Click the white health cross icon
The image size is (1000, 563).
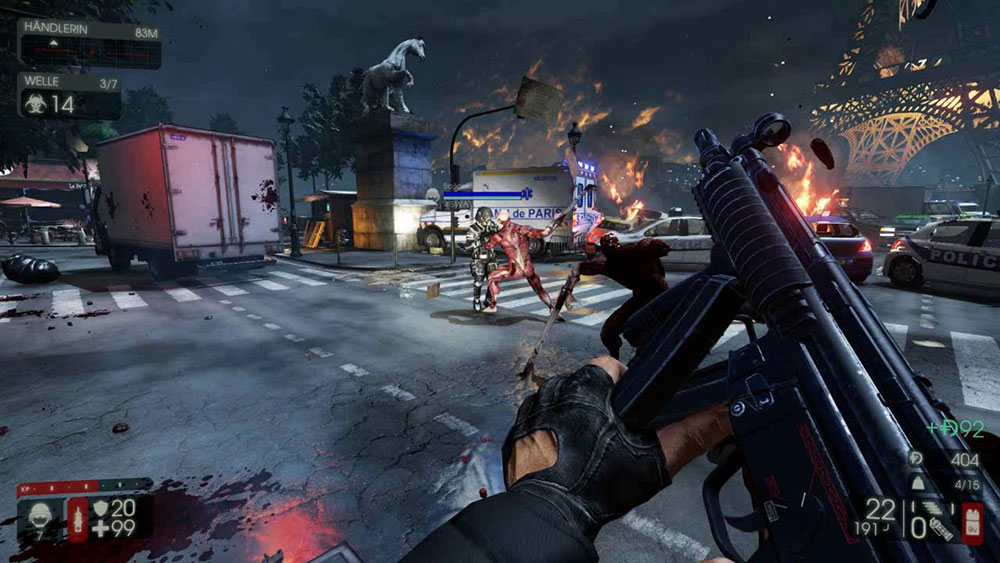(100, 529)
